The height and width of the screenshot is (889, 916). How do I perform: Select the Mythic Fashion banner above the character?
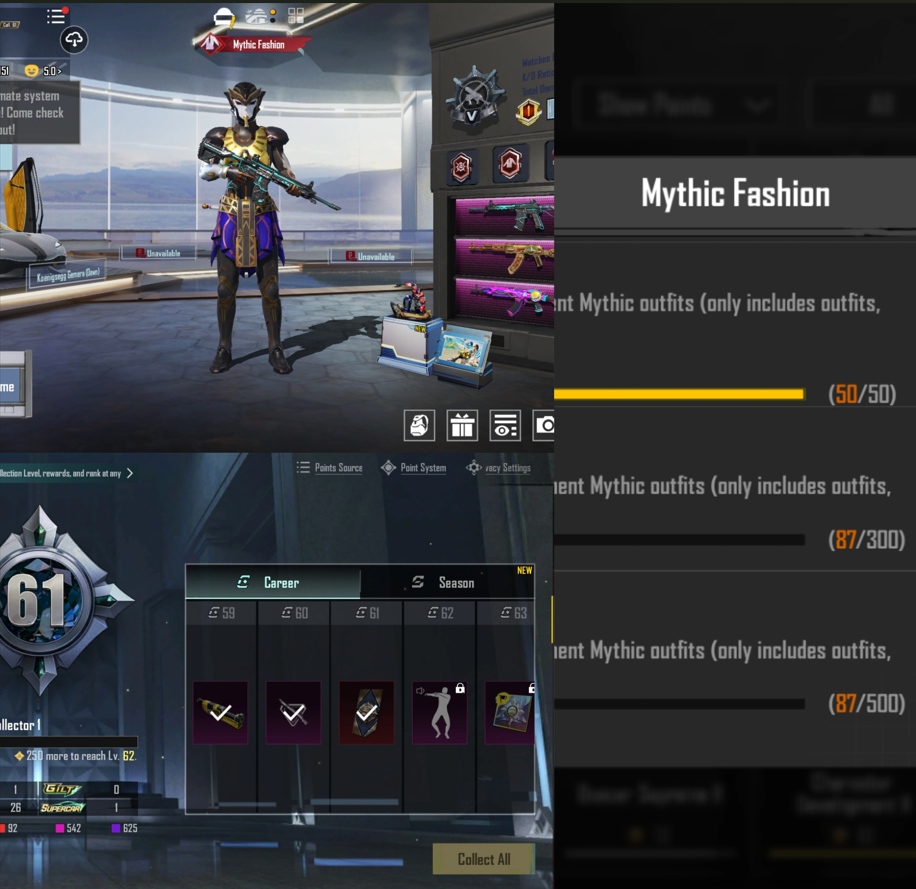[255, 45]
